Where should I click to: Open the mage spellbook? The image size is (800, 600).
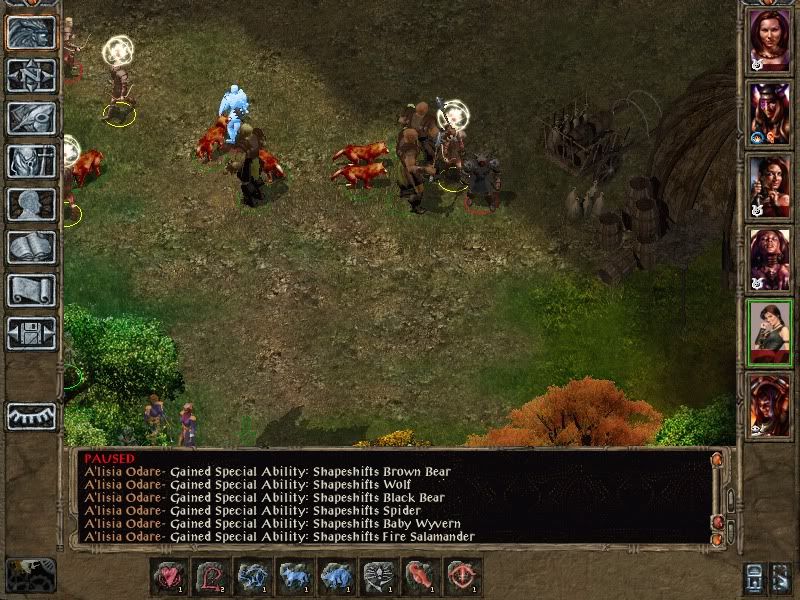(x=31, y=247)
